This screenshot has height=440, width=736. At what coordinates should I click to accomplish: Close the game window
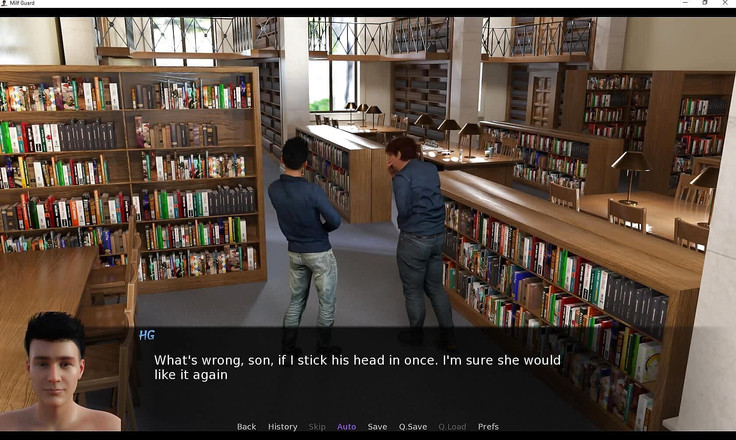[724, 4]
